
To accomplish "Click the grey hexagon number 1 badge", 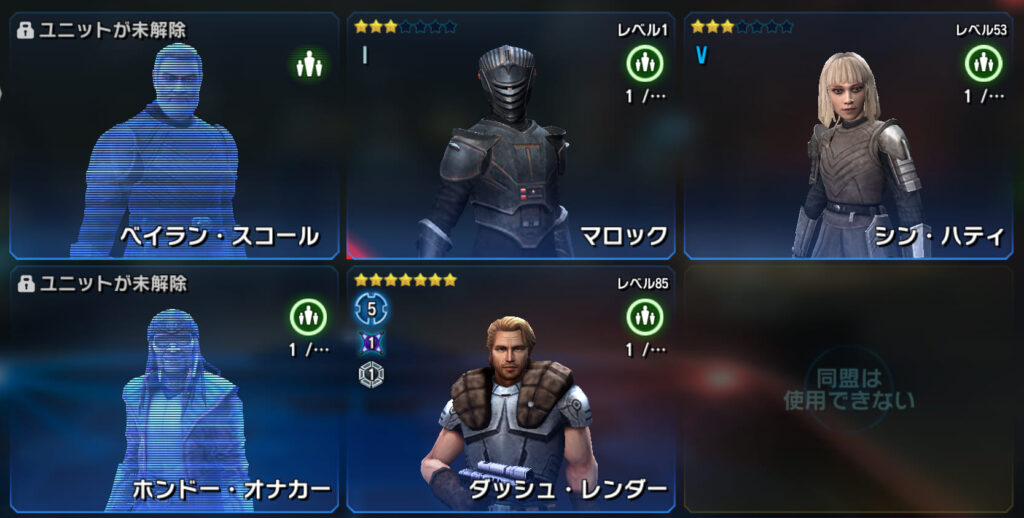I will click(371, 374).
